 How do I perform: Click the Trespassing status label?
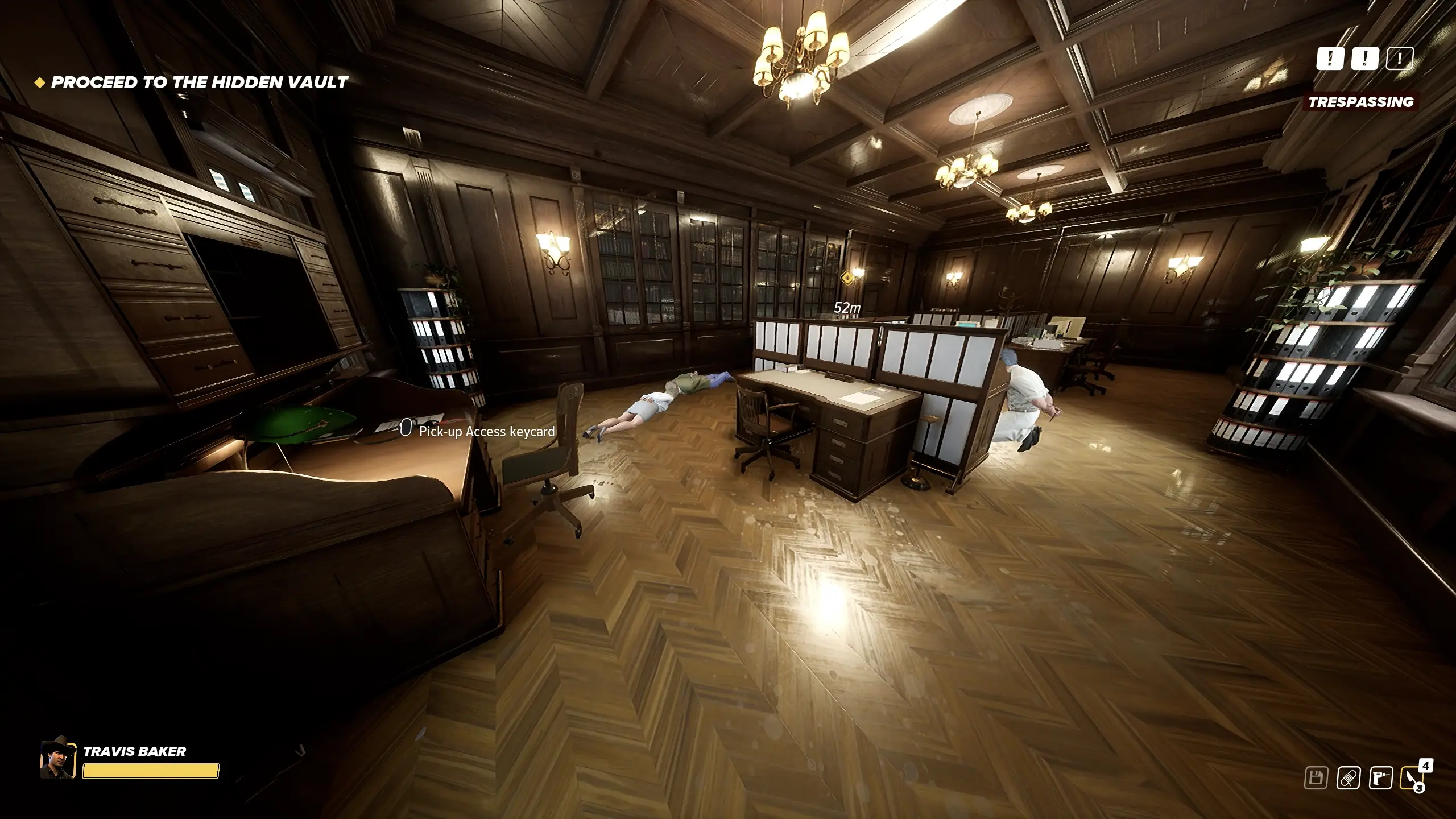pos(1361,102)
